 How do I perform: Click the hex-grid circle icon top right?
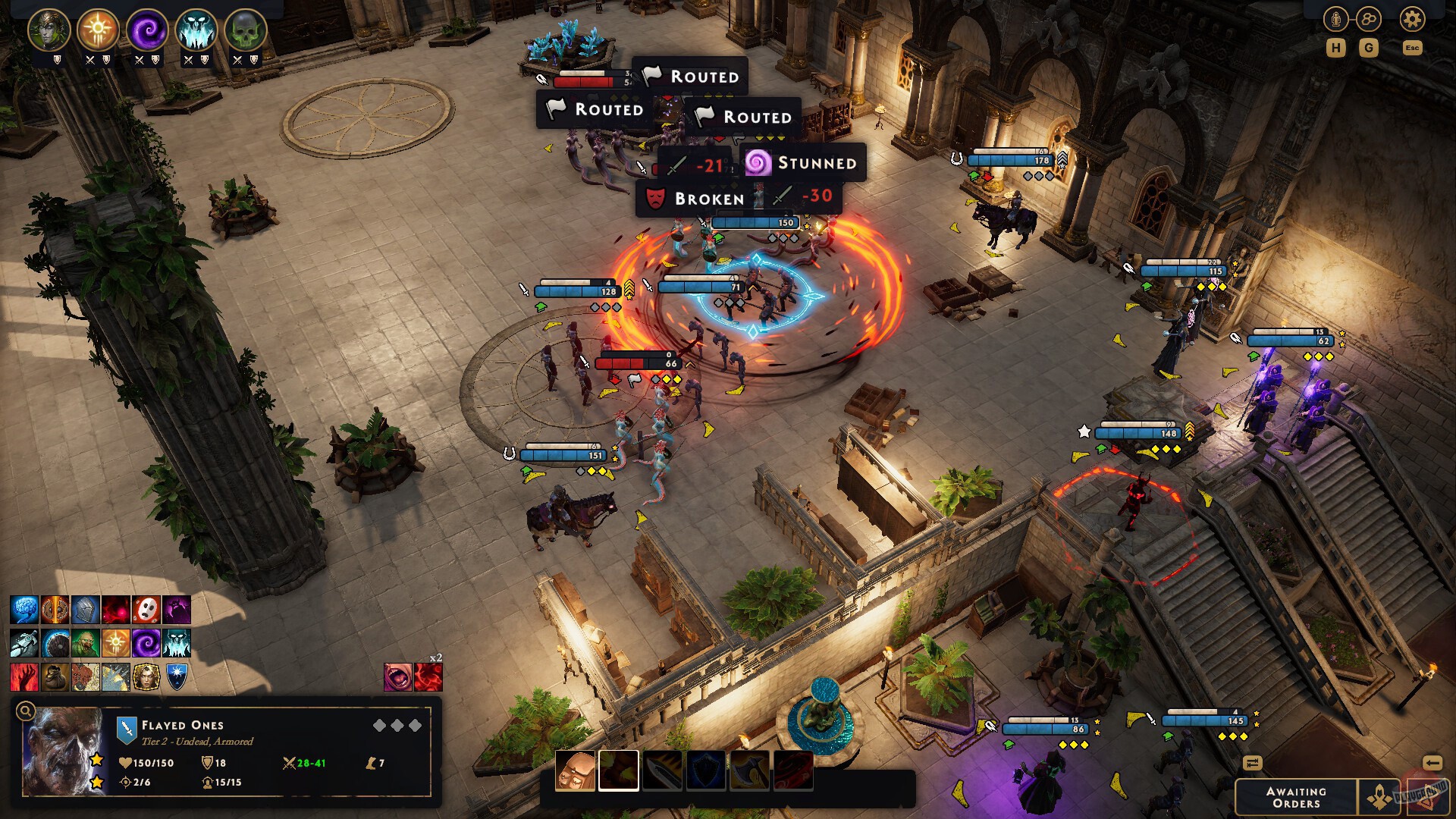(x=1370, y=19)
